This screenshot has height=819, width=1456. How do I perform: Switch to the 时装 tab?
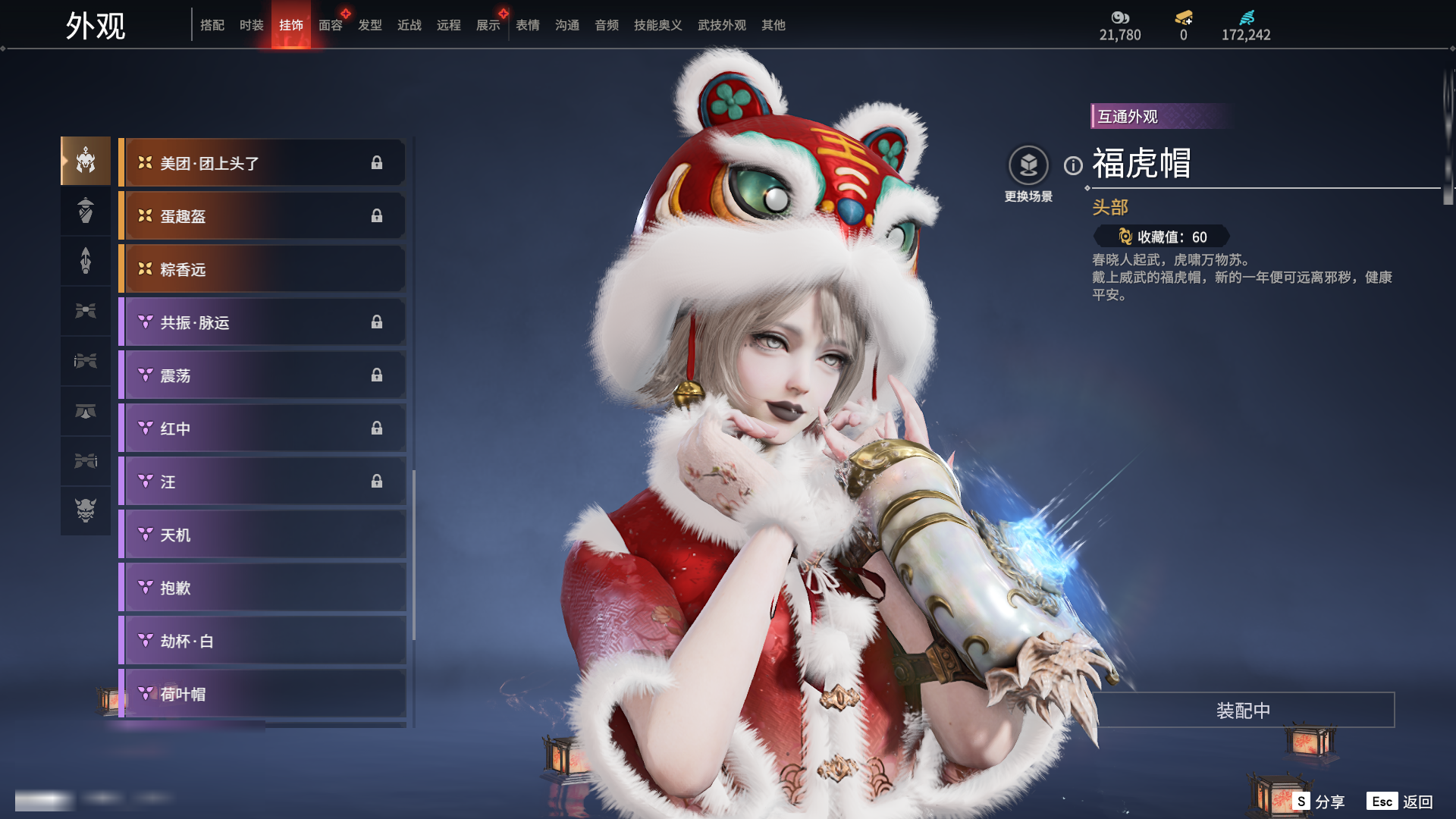[251, 25]
